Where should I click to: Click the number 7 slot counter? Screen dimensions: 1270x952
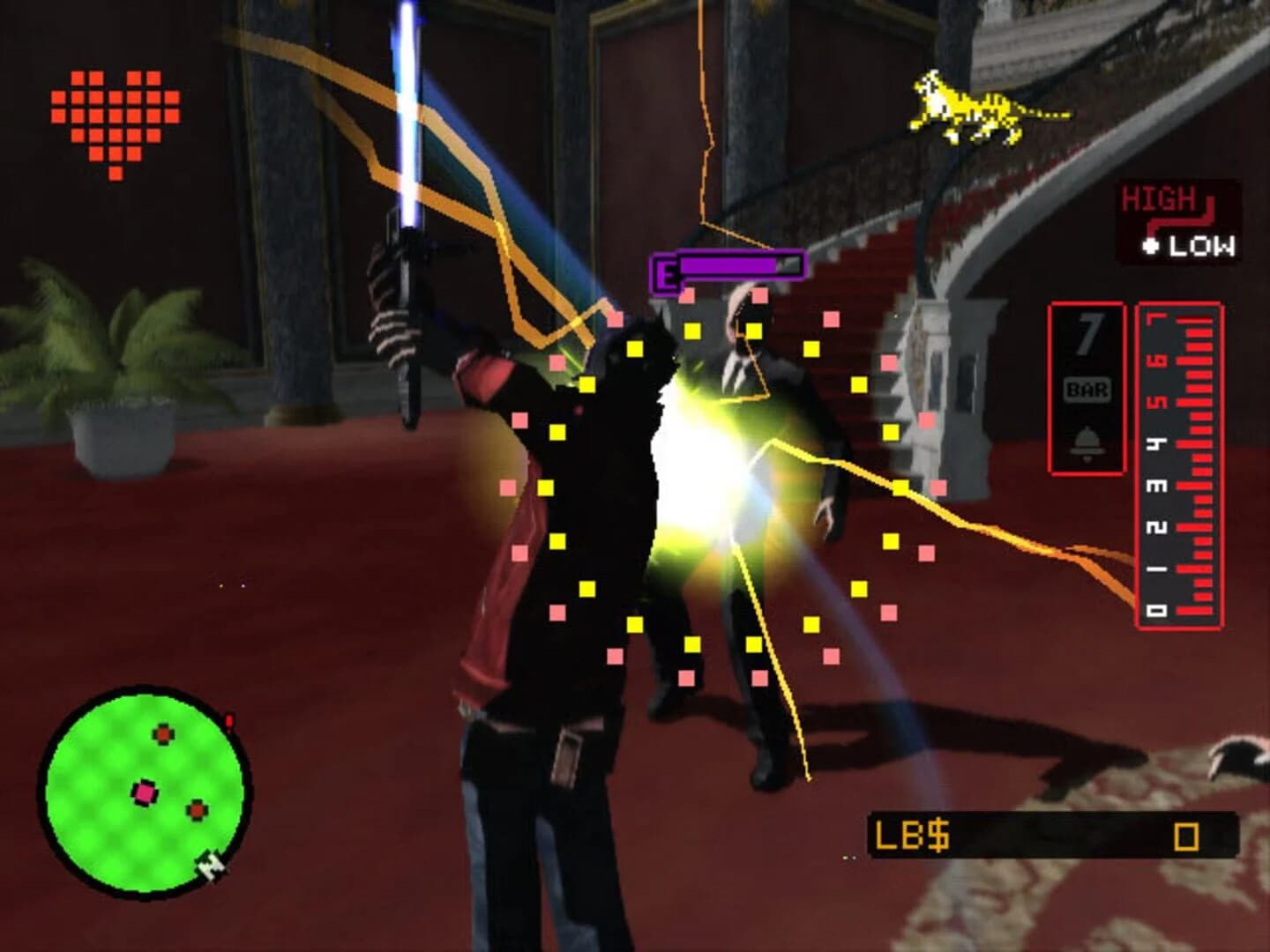click(1090, 331)
